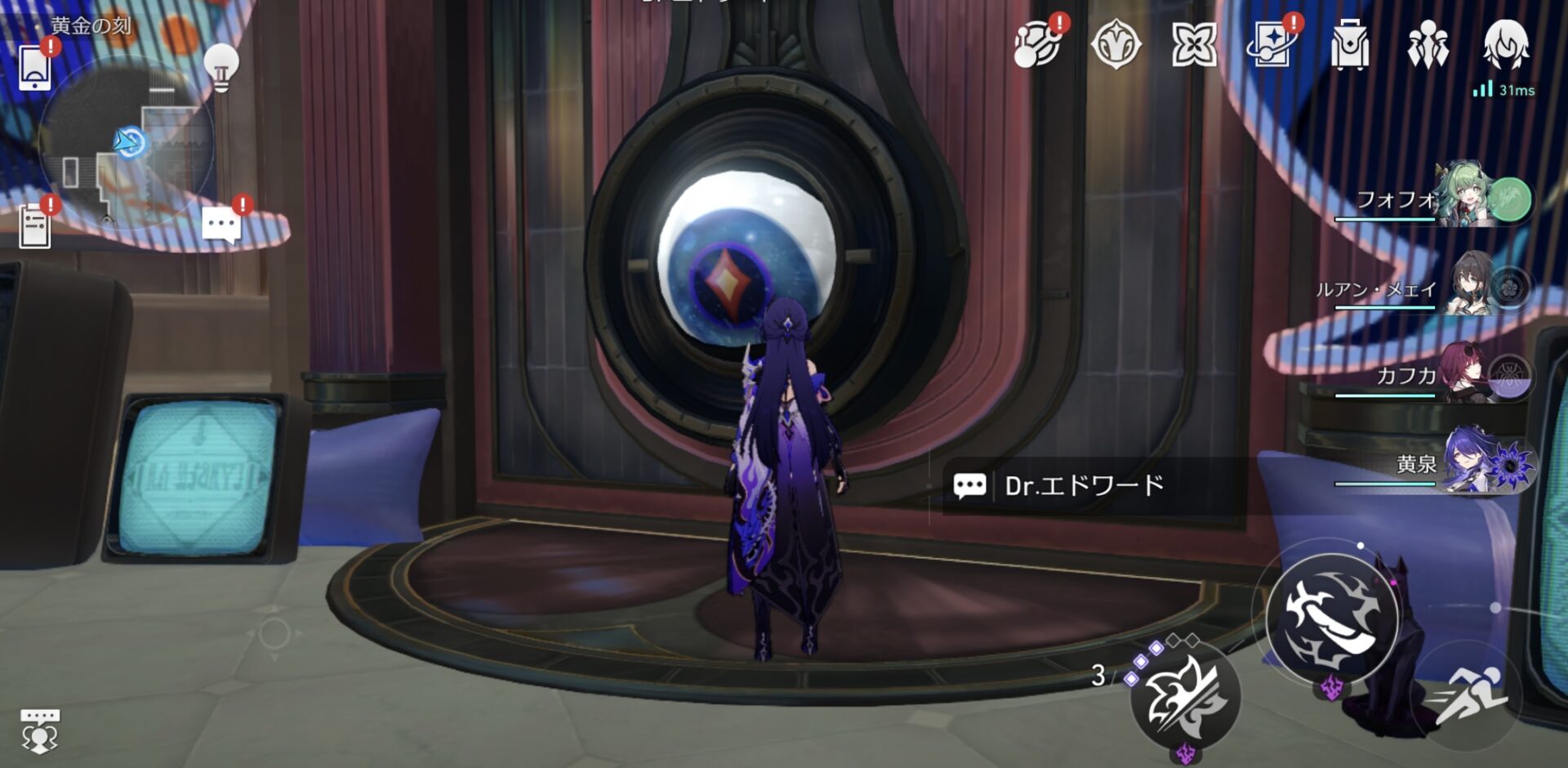The width and height of the screenshot is (1568, 768).
Task: Open the suitcase inventory icon
Action: (1349, 45)
